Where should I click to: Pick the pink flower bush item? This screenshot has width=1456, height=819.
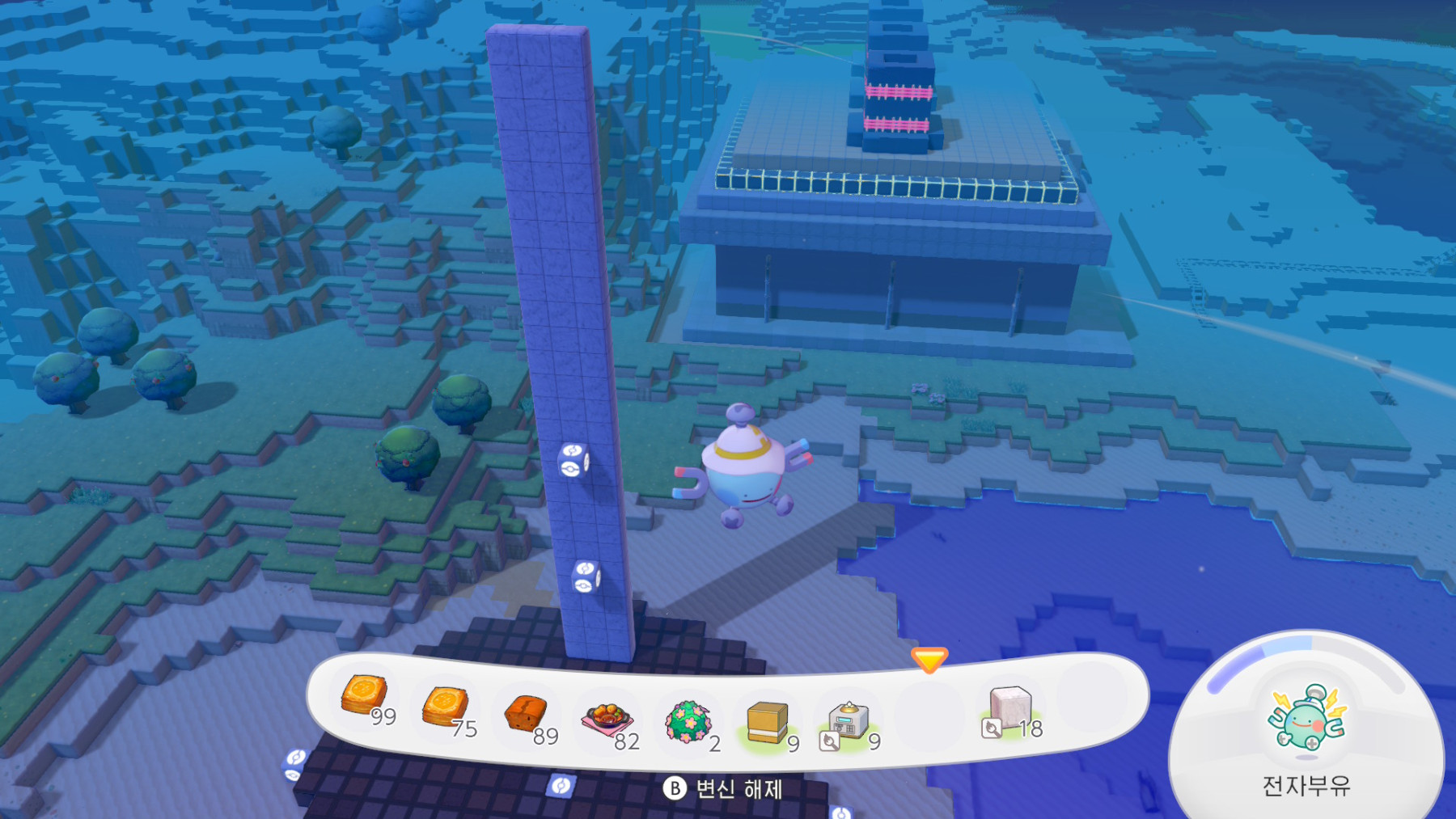click(688, 721)
